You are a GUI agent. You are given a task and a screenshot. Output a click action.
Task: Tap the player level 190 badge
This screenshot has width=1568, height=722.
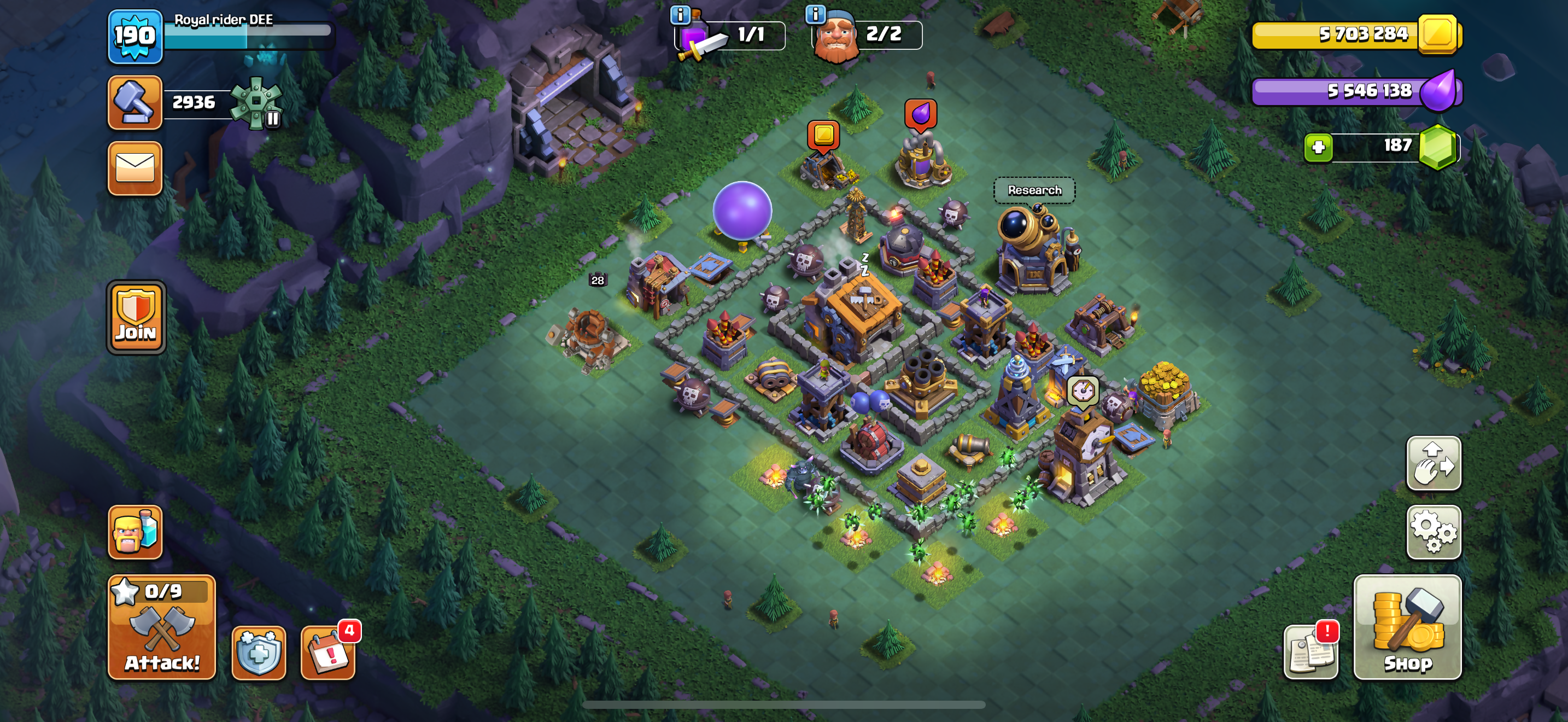click(135, 37)
